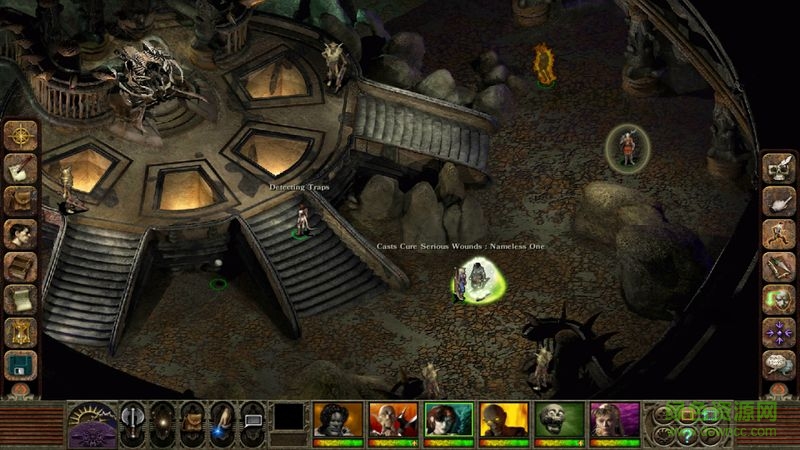Open the journal quill icon
Image resolution: width=800 pixels, height=450 pixels.
tap(20, 168)
